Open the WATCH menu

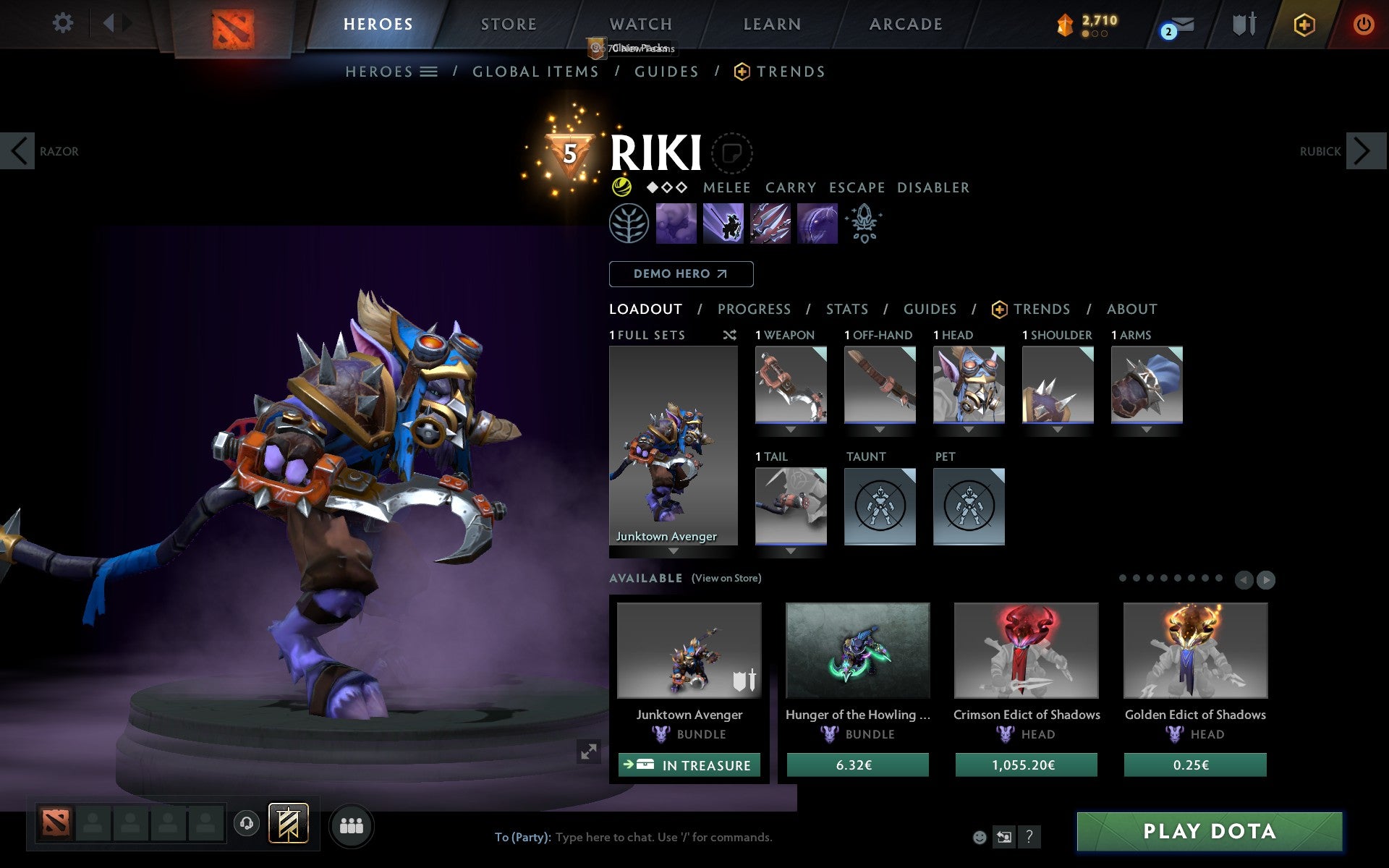pos(640,23)
